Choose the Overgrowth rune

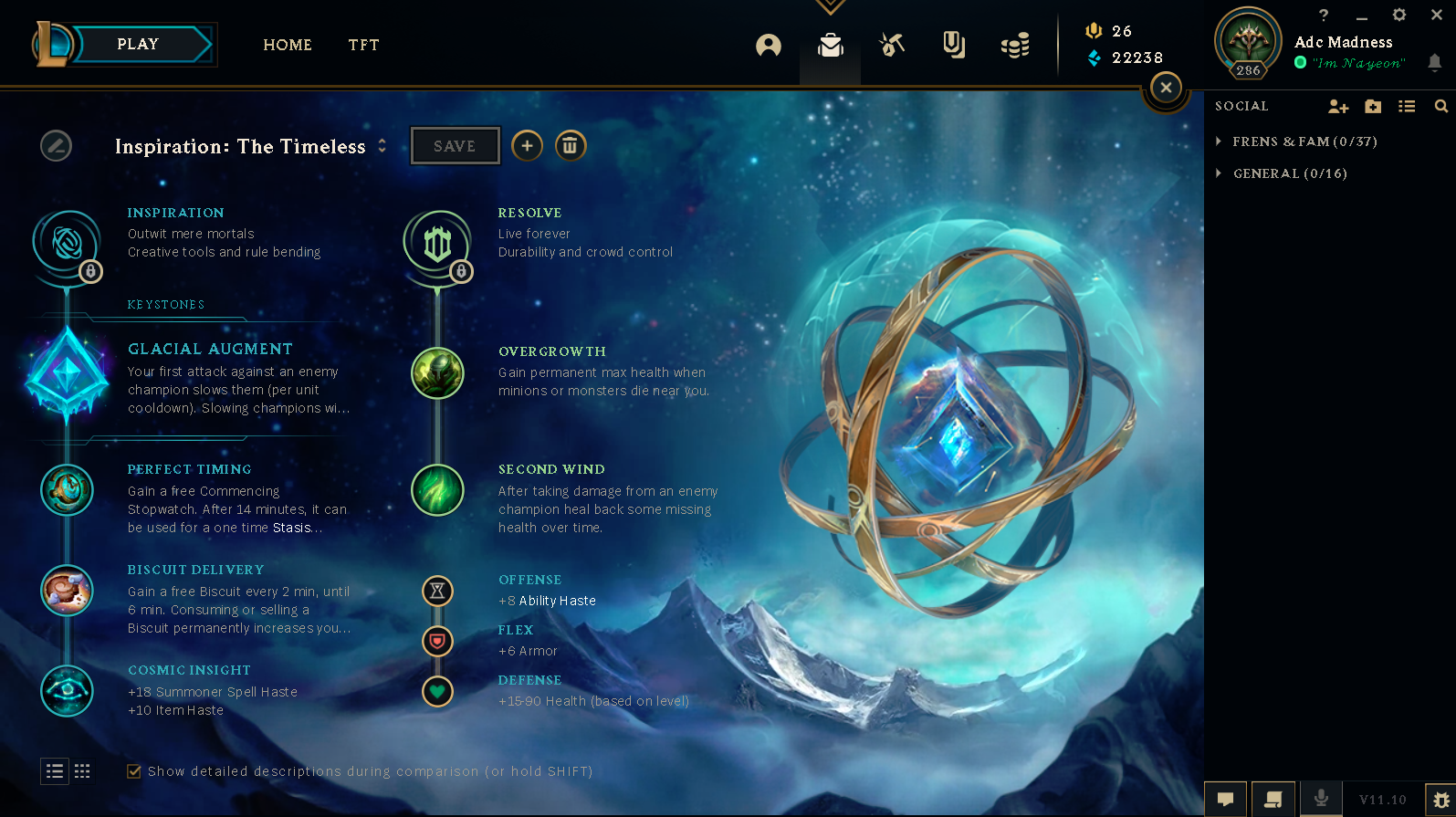[437, 373]
